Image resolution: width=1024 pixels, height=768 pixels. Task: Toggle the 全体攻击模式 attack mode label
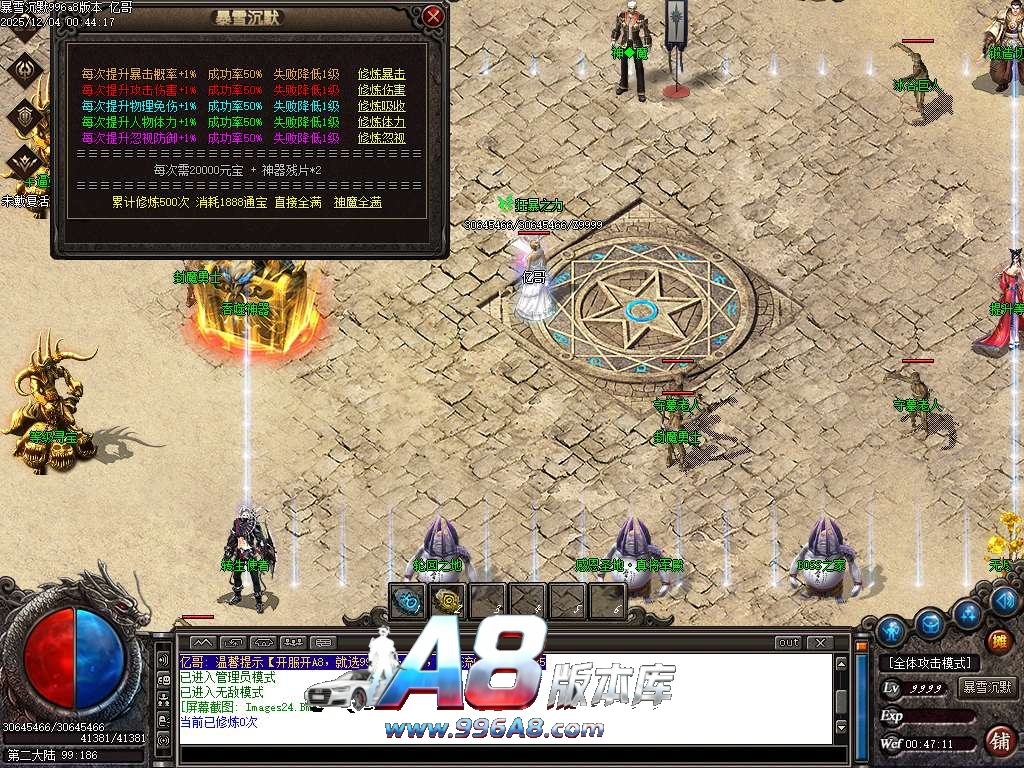(x=929, y=663)
